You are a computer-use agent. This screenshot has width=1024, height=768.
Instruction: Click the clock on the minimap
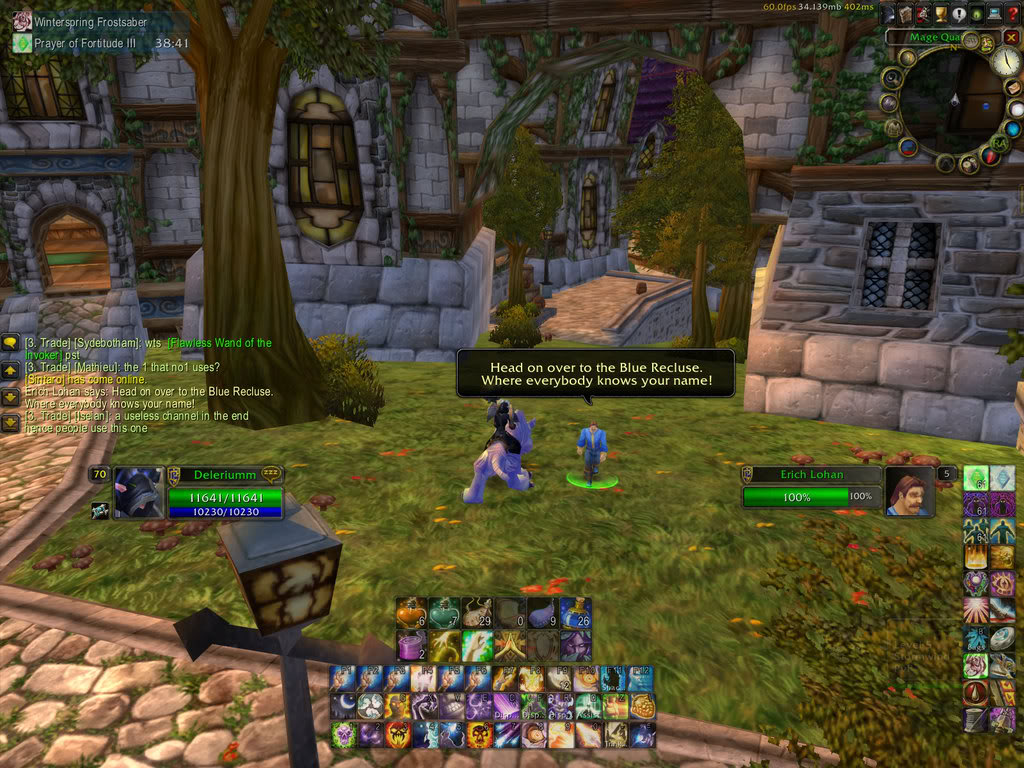(1005, 59)
